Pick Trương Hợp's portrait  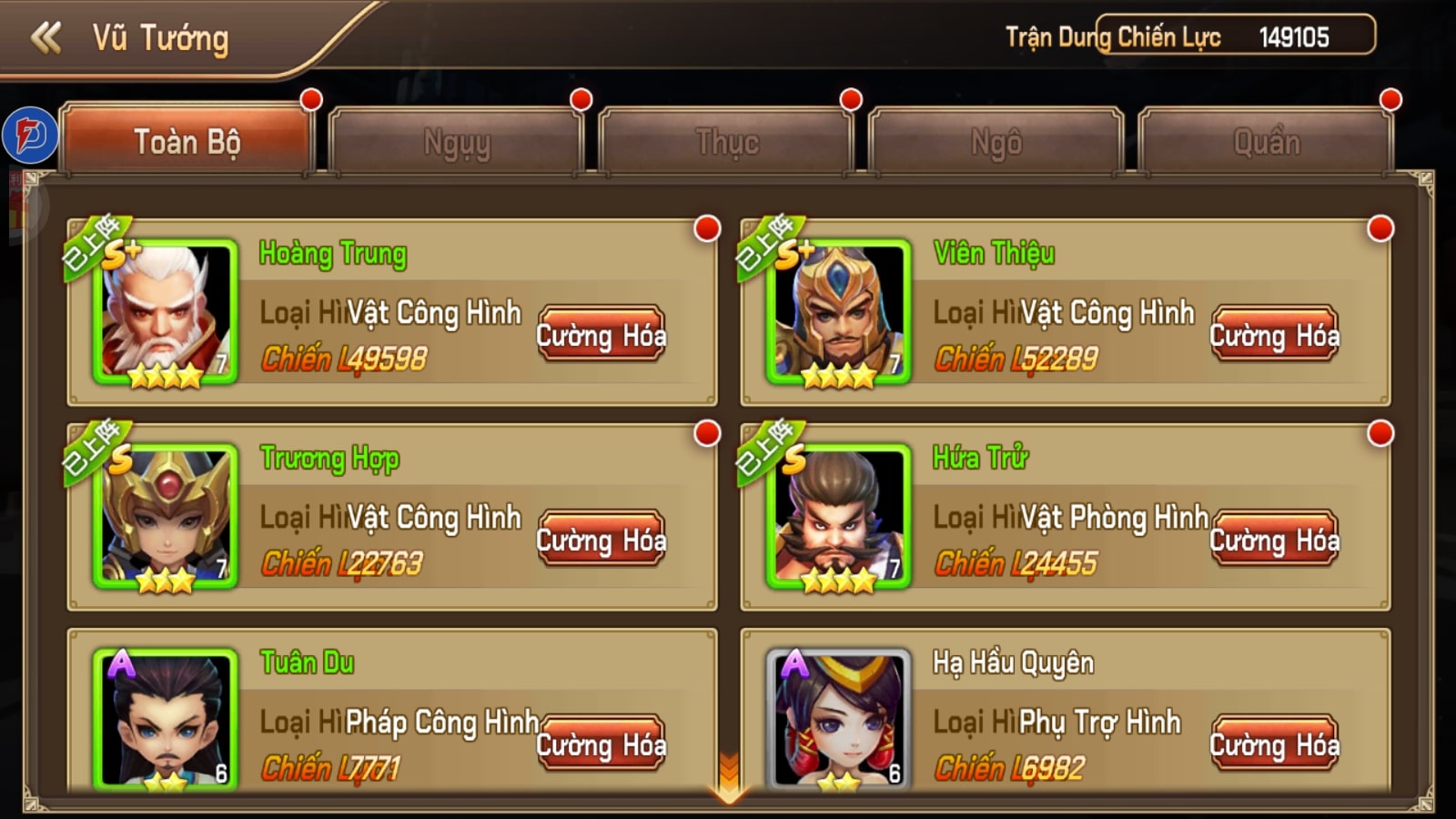[166, 516]
